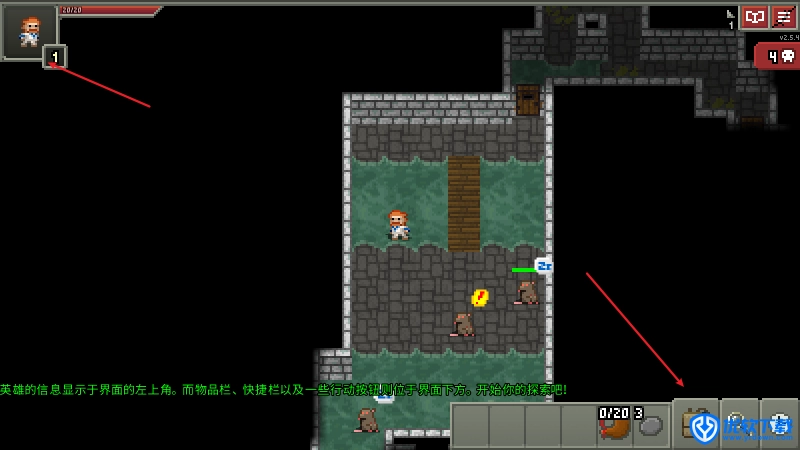
Task: Open the game menu button
Action: pyautogui.click(x=784, y=17)
